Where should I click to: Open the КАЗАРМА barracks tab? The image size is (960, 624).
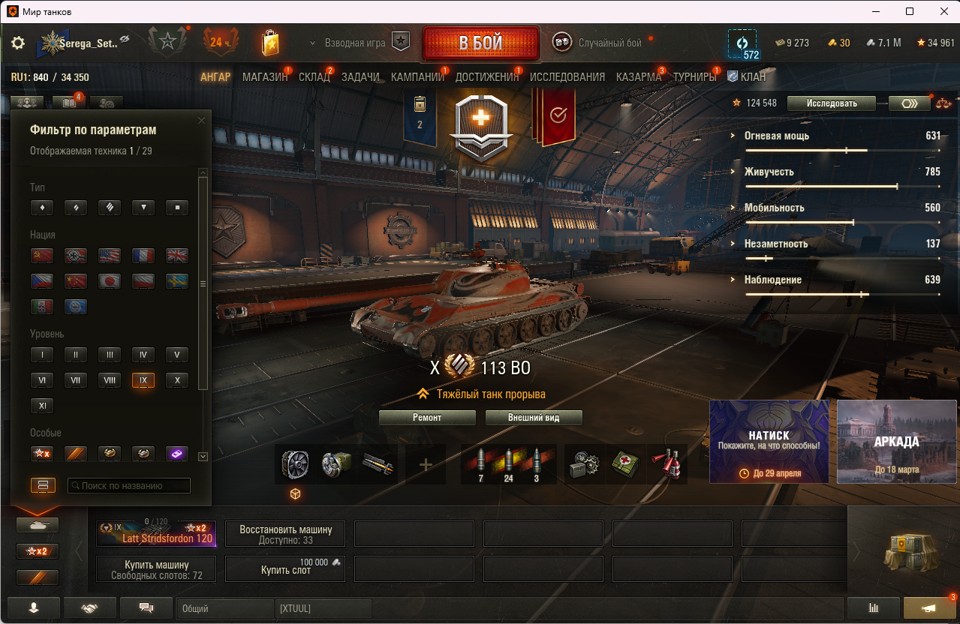[x=638, y=77]
